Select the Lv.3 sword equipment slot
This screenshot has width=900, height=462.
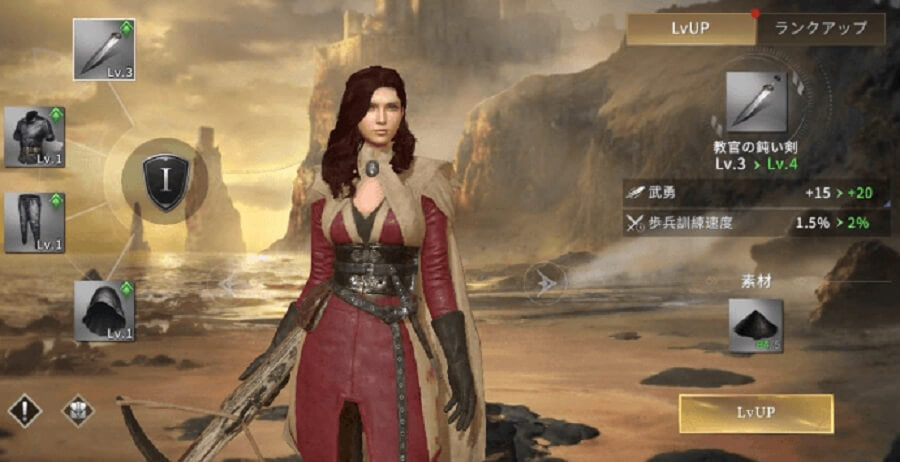pyautogui.click(x=104, y=49)
